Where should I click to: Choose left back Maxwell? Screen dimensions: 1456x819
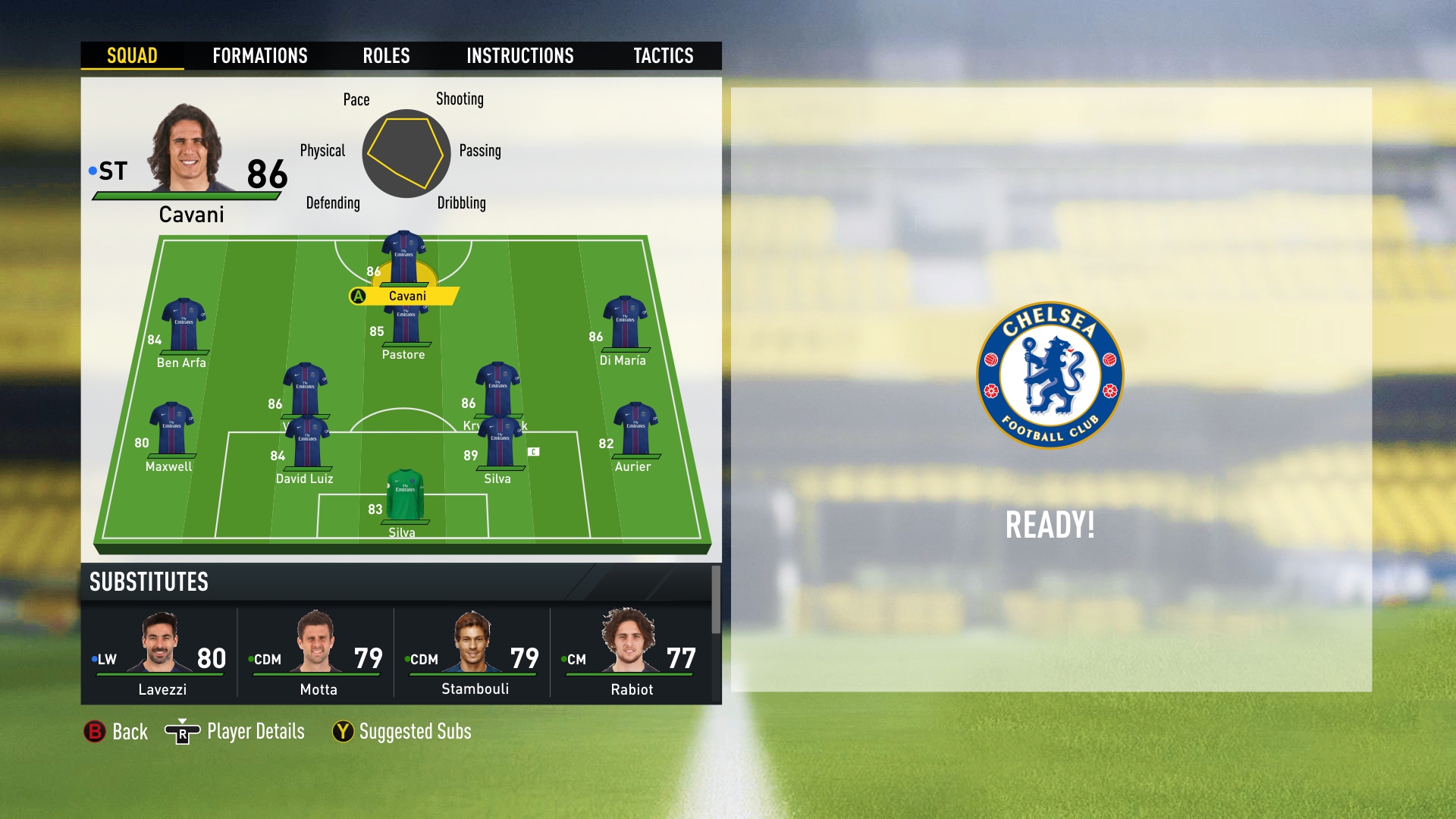pyautogui.click(x=171, y=431)
